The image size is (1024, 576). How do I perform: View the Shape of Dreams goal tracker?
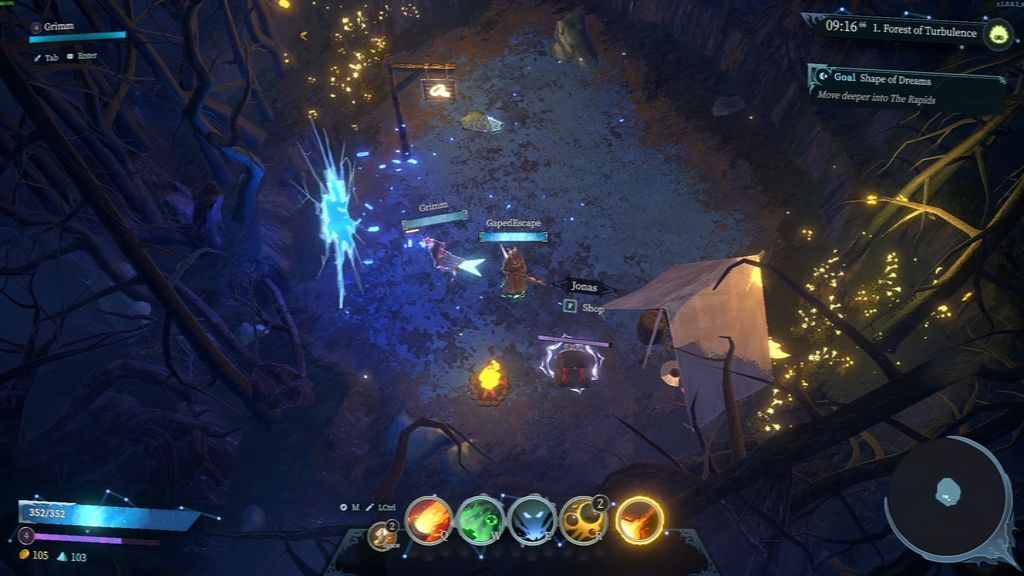pos(906,88)
